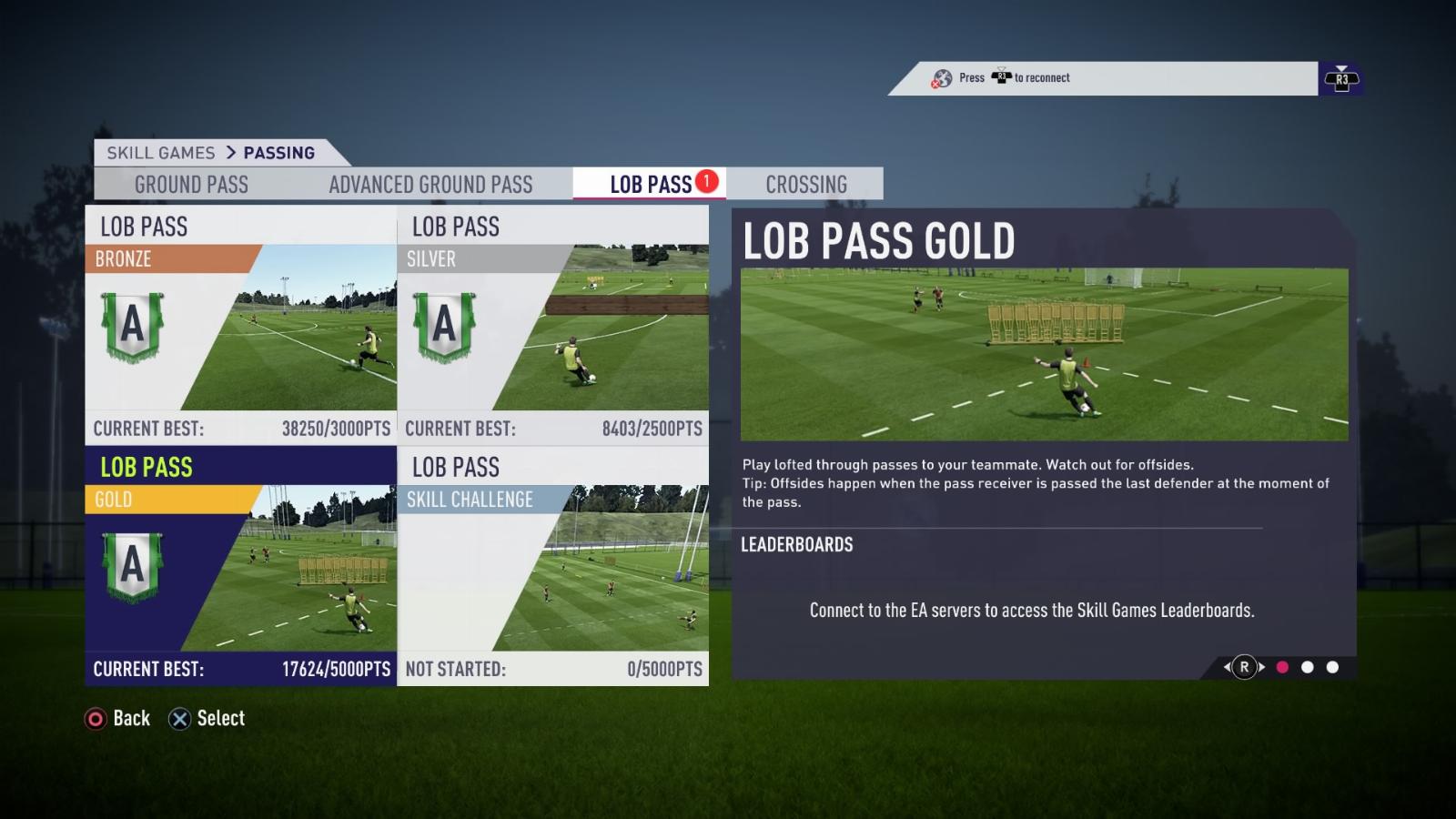Select the Lob Pass tab

click(x=651, y=185)
